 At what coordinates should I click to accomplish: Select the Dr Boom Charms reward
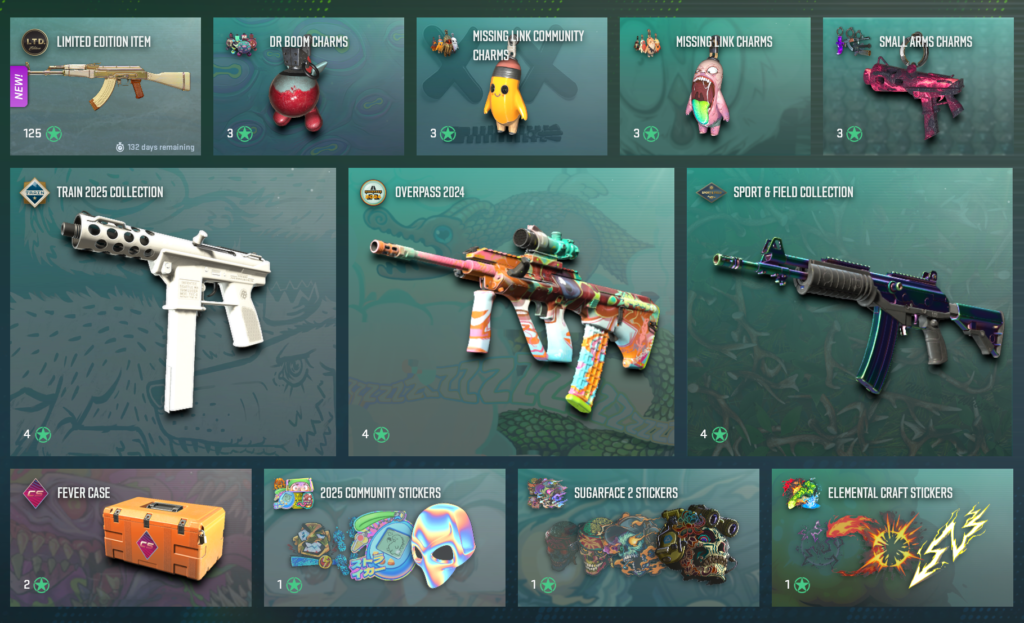pyautogui.click(x=308, y=86)
